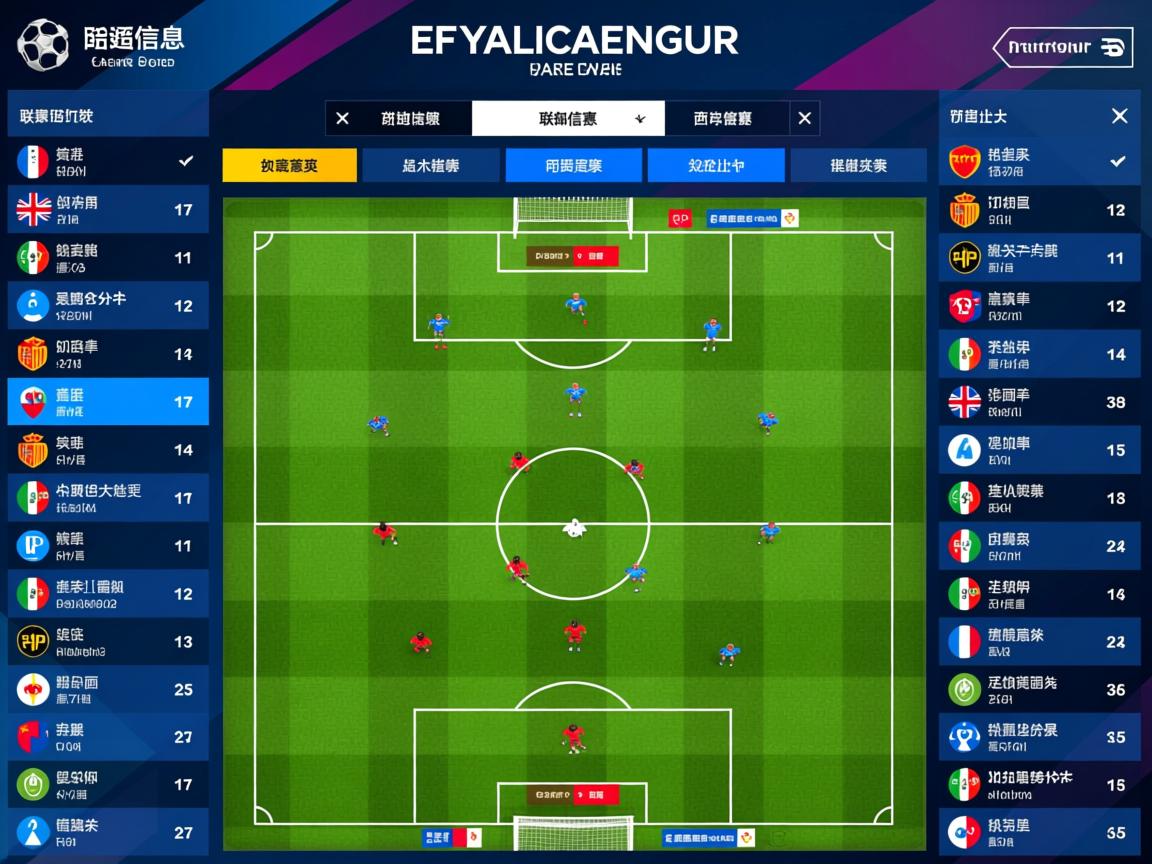Click the arrow-shaped back button in the header

pos(1062,47)
